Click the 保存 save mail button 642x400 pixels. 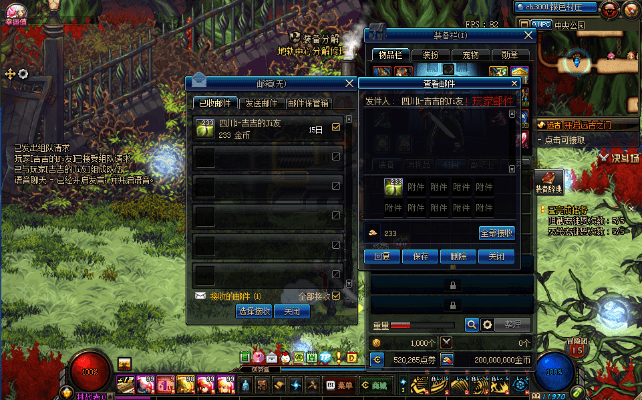pos(420,256)
